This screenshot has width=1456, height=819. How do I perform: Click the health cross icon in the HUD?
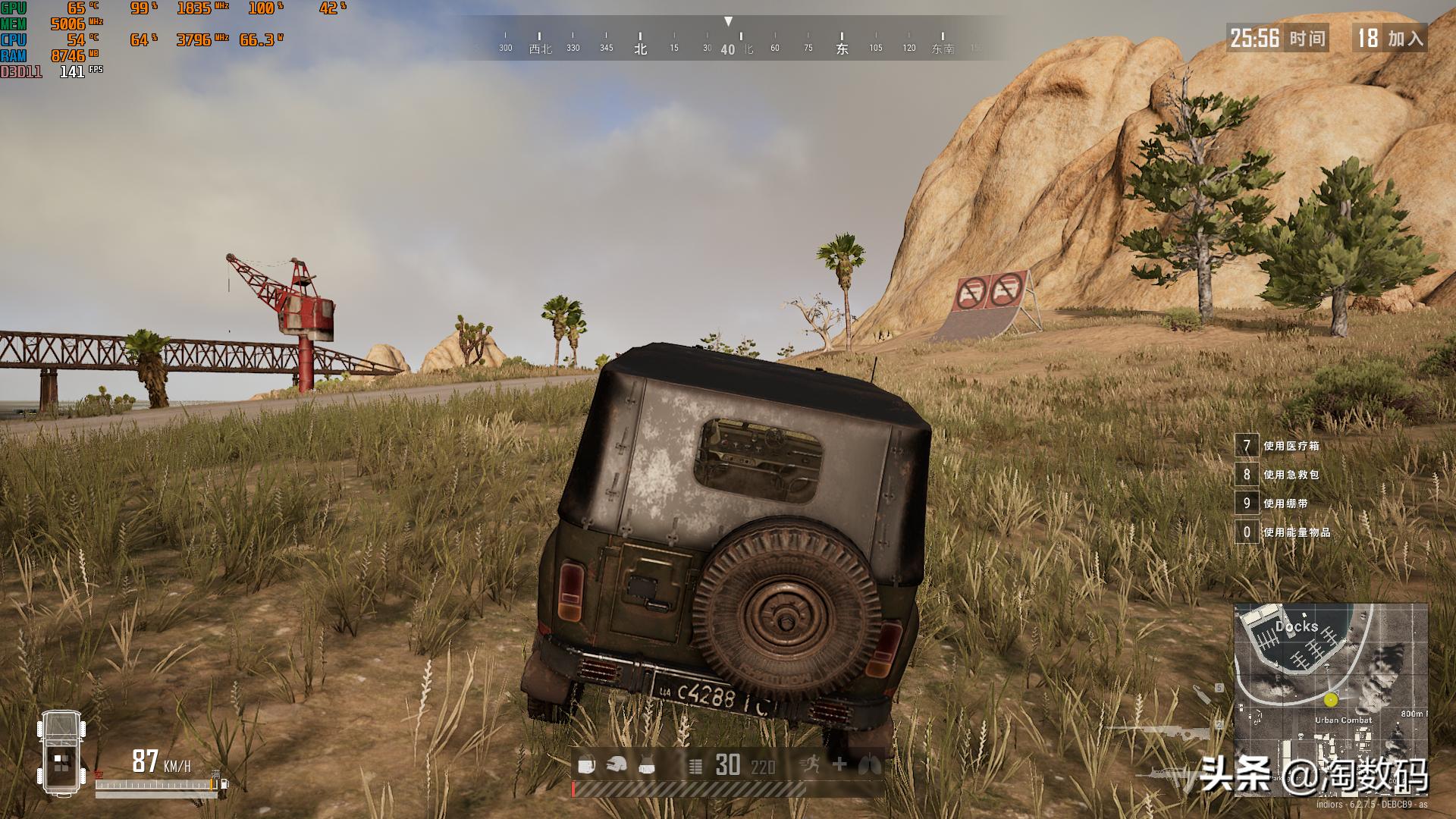click(x=839, y=765)
